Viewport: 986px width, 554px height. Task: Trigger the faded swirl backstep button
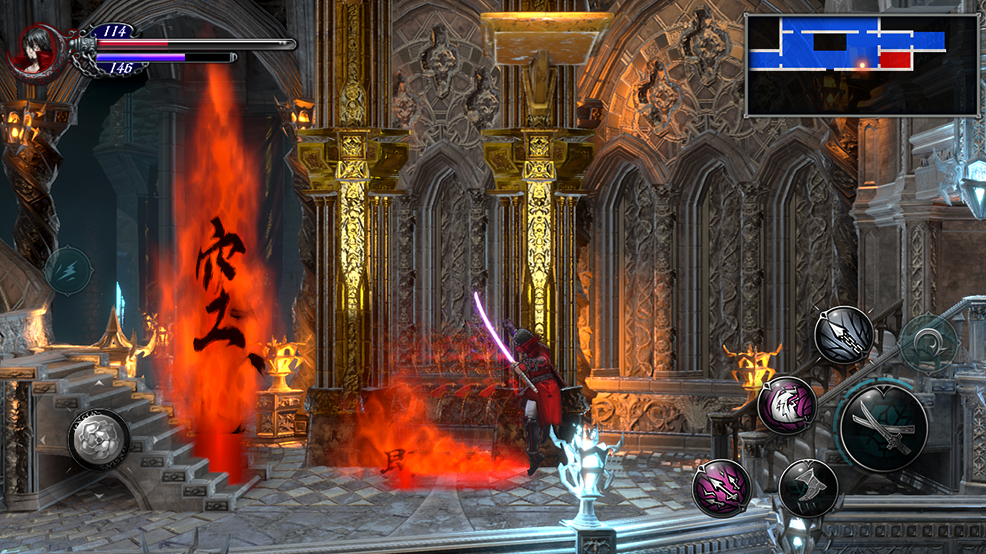929,345
